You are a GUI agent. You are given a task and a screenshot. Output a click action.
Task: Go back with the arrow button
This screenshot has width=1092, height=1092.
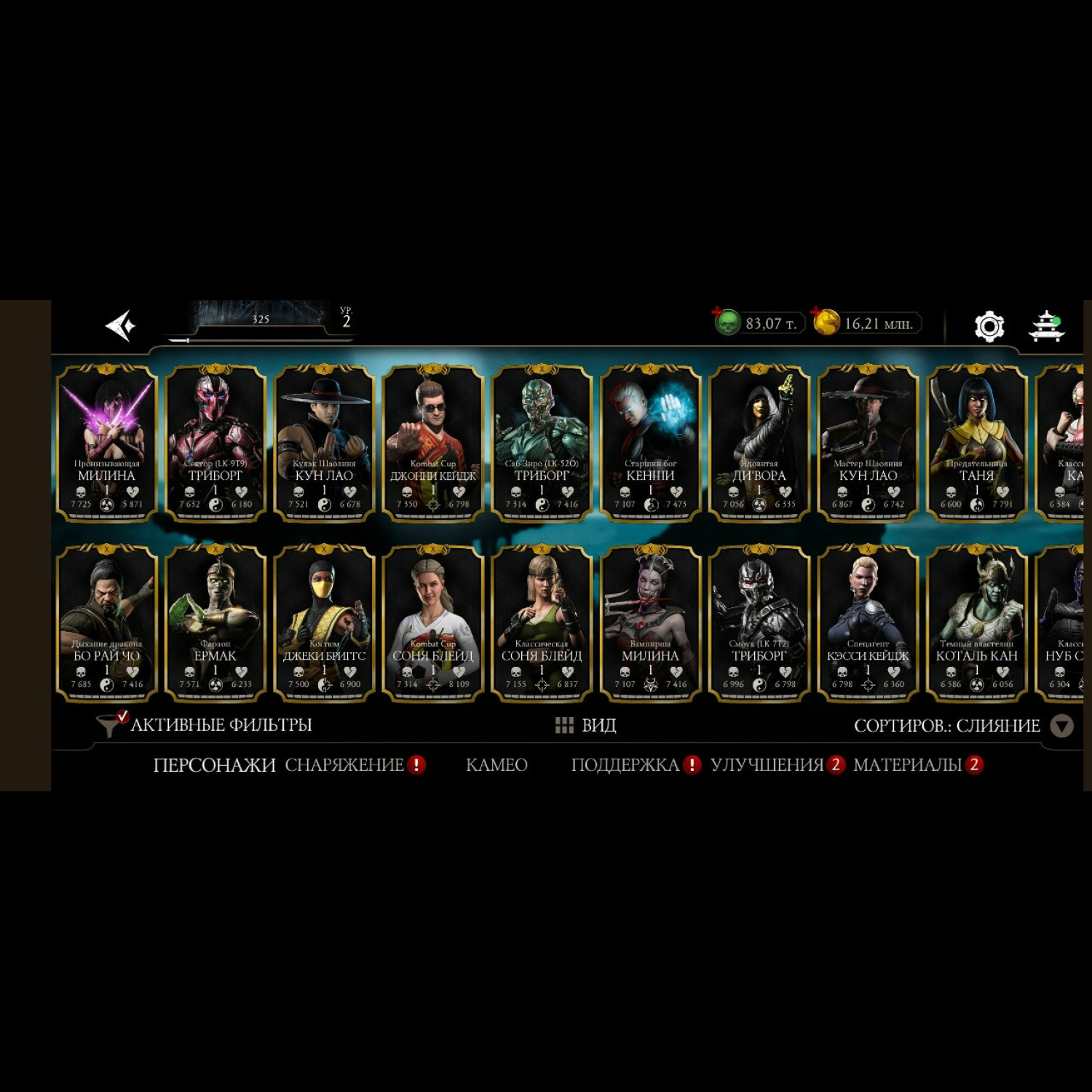pos(121,325)
